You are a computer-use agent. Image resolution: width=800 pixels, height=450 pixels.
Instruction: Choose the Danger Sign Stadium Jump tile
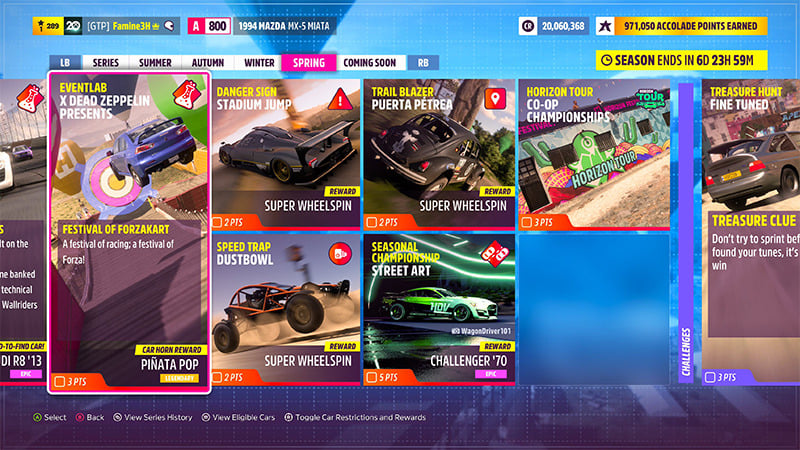[x=285, y=154]
